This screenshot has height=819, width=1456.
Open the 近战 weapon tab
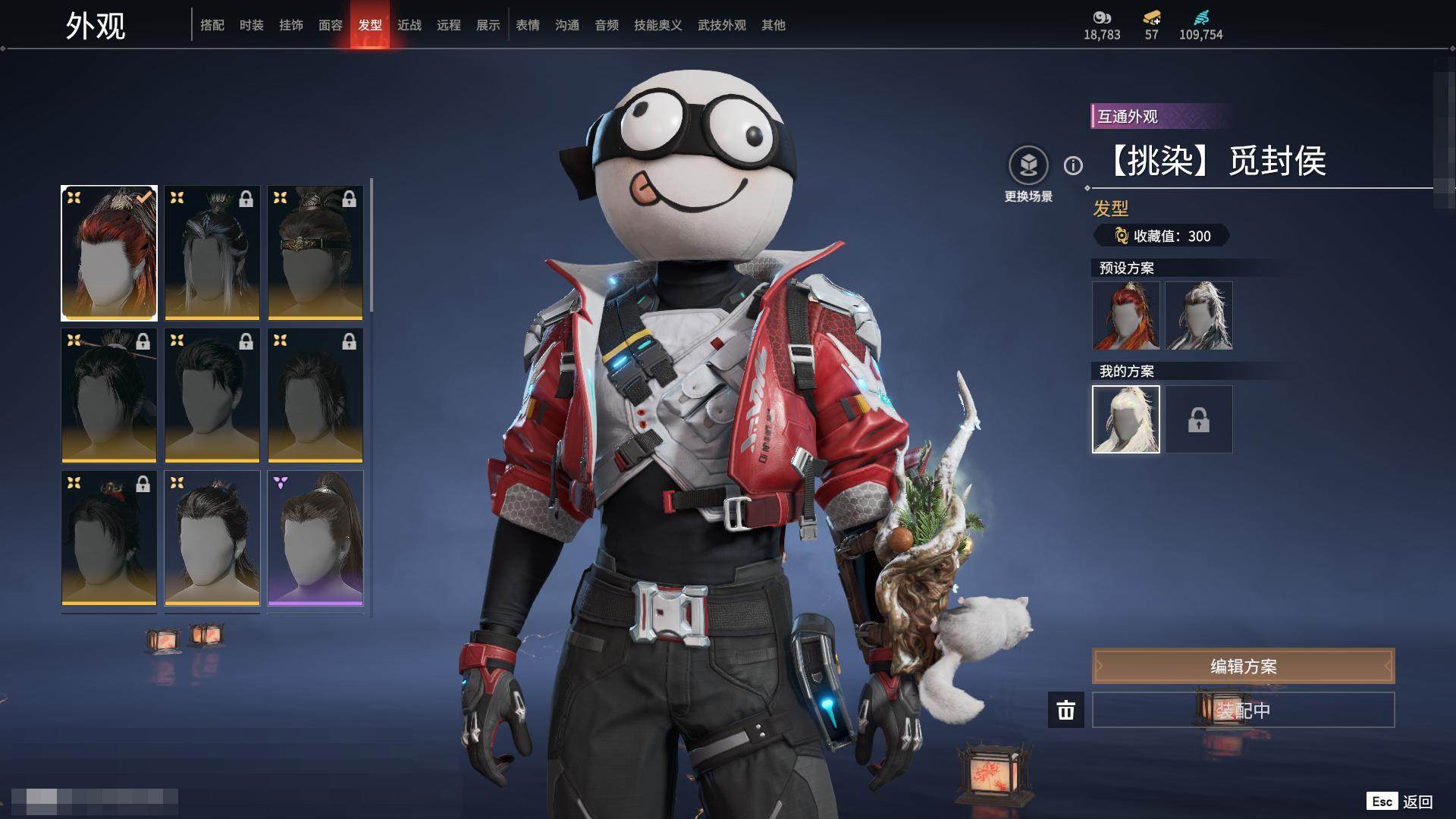coord(409,25)
